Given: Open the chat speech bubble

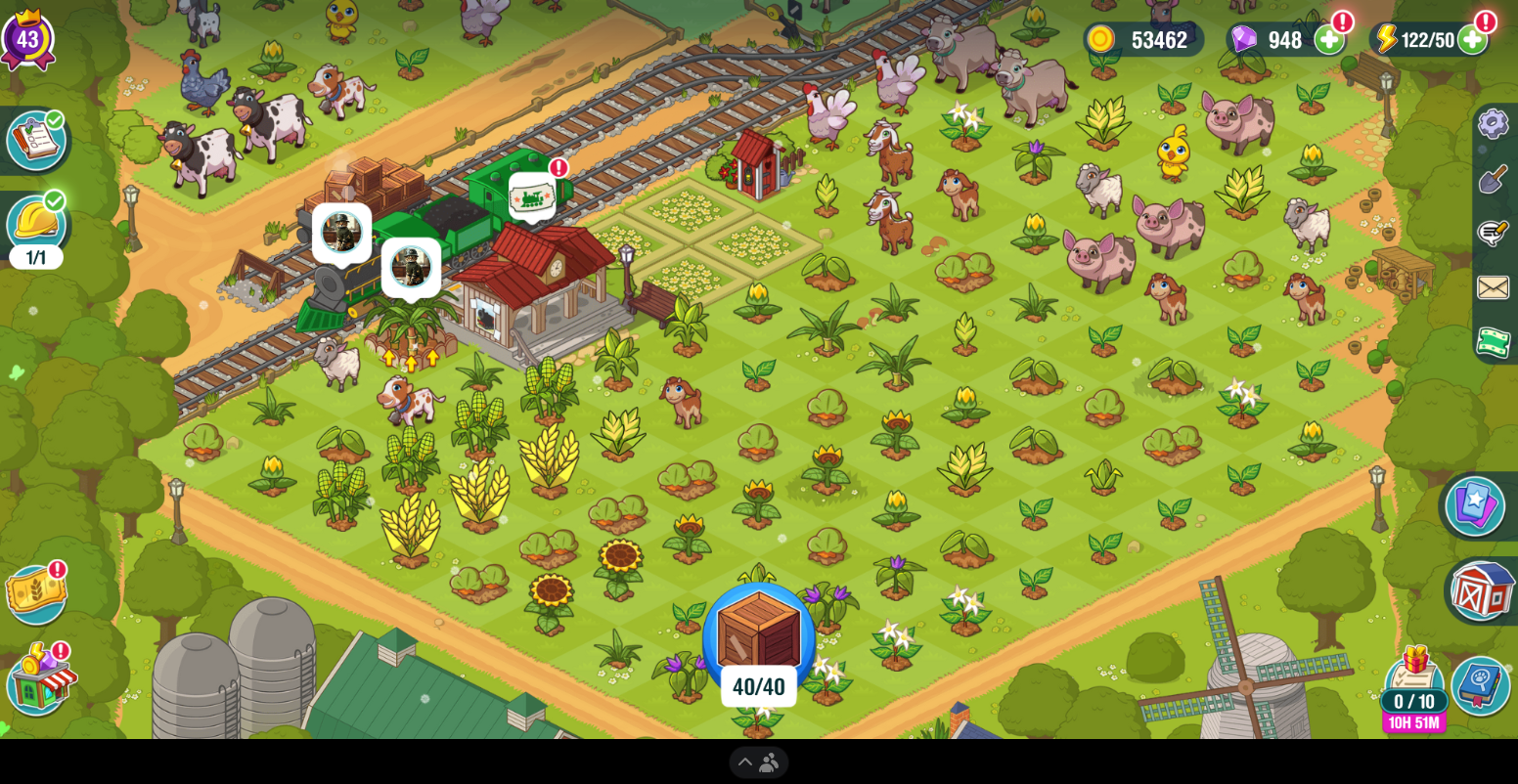Looking at the screenshot, I should (x=1493, y=233).
